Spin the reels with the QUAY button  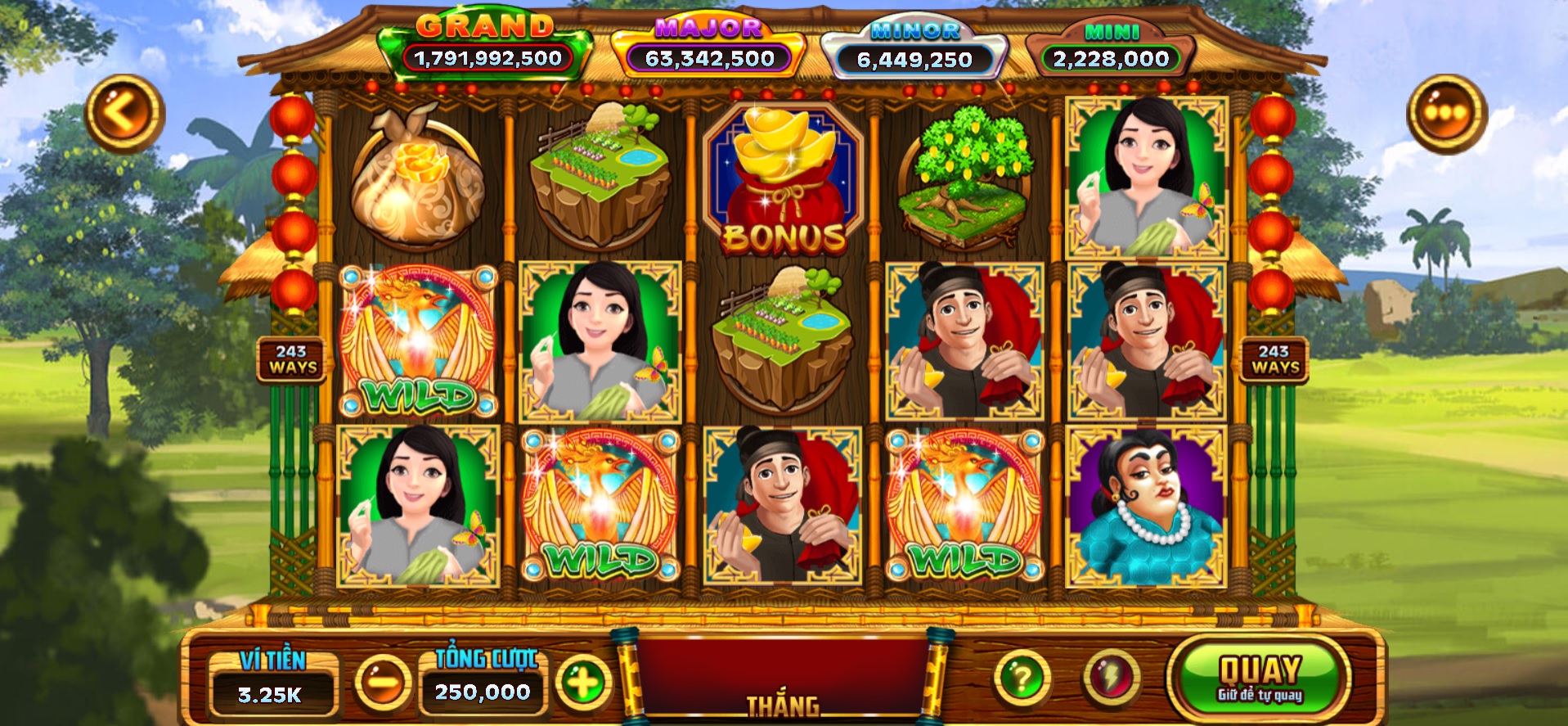(1259, 679)
